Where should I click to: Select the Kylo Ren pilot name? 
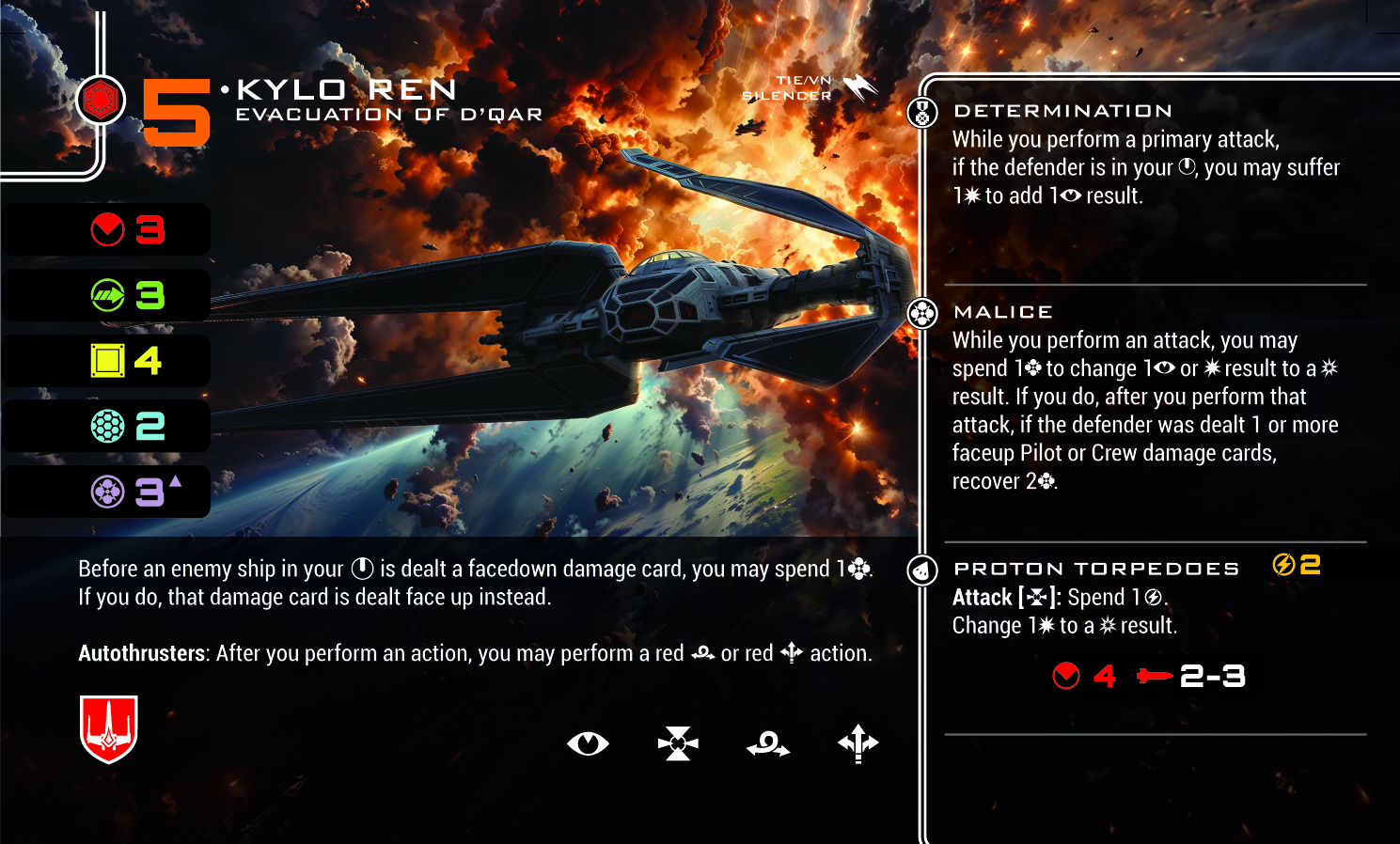coord(347,90)
